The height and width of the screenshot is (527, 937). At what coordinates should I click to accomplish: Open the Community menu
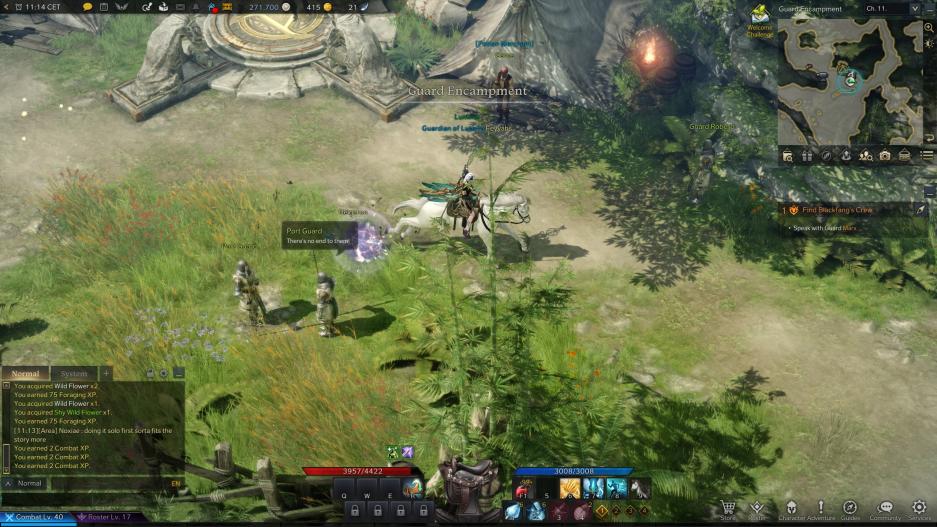point(885,508)
